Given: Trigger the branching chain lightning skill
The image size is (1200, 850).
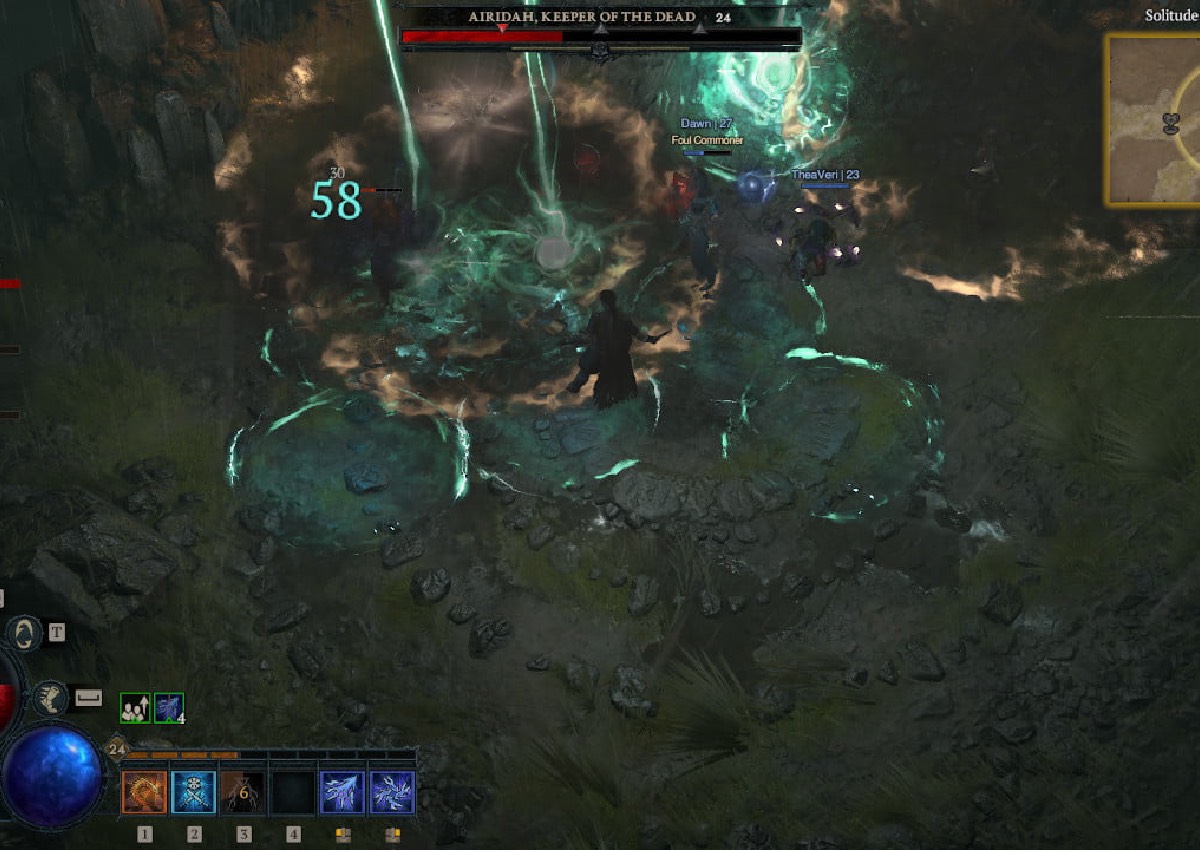Looking at the screenshot, I should tap(393, 792).
